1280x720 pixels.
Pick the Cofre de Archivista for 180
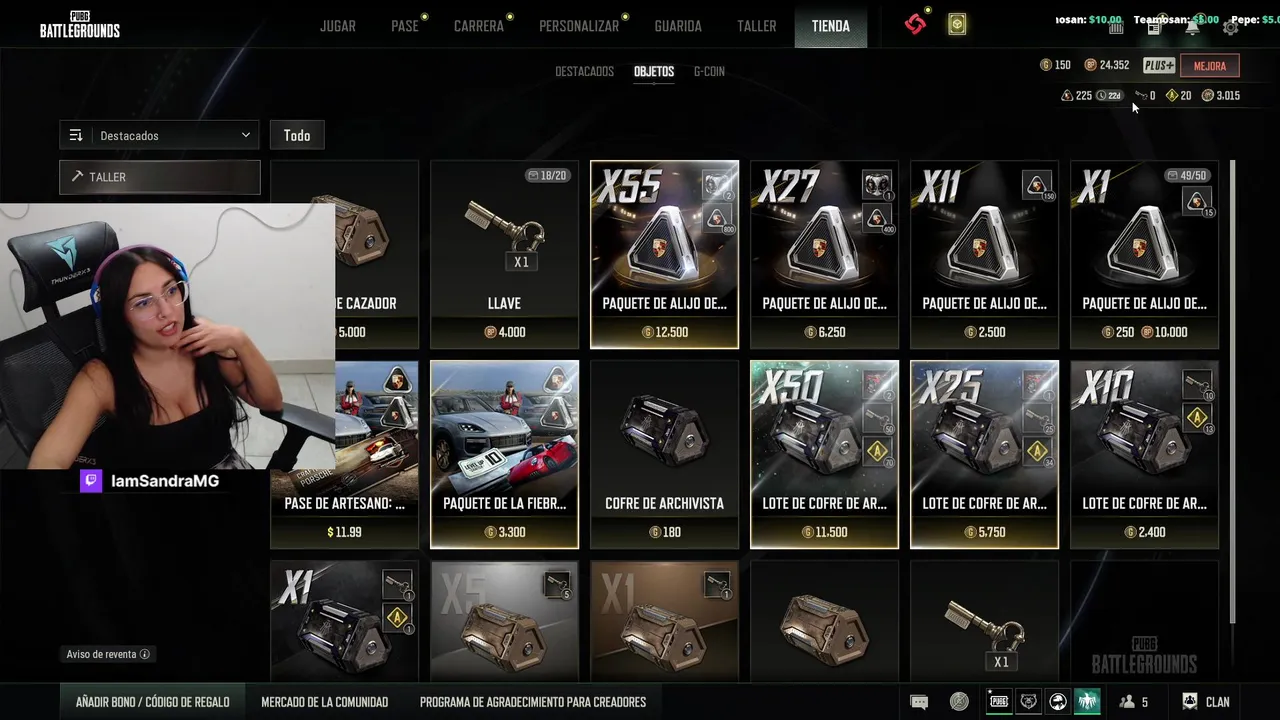664,455
